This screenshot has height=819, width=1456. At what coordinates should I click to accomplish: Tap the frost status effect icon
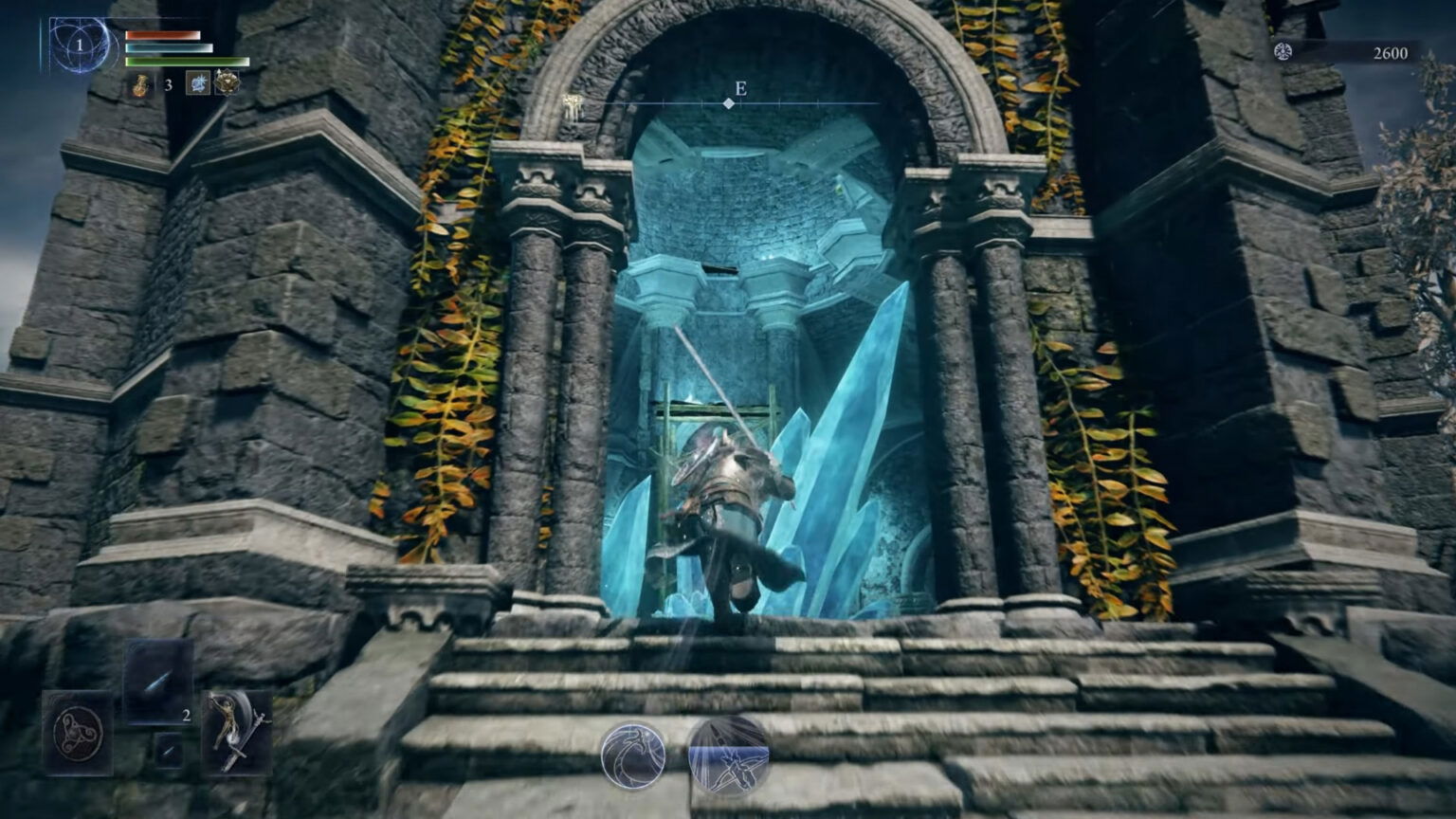pos(198,82)
